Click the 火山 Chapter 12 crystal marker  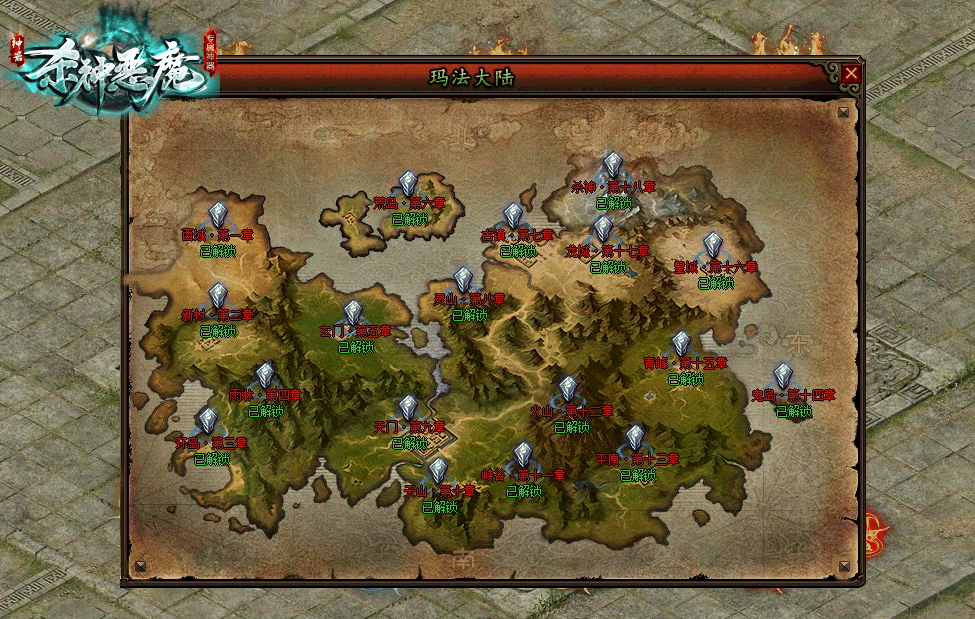[568, 390]
